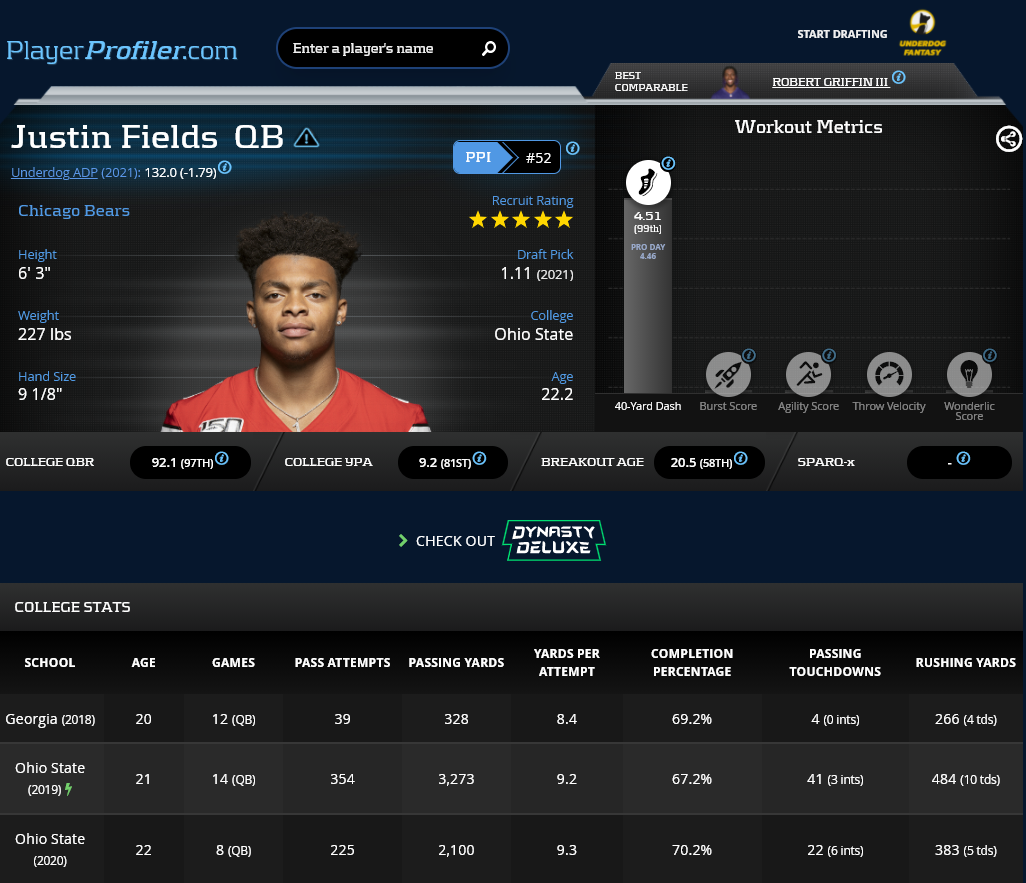Show info for College YPA value
This screenshot has width=1026, height=883.
(x=480, y=459)
